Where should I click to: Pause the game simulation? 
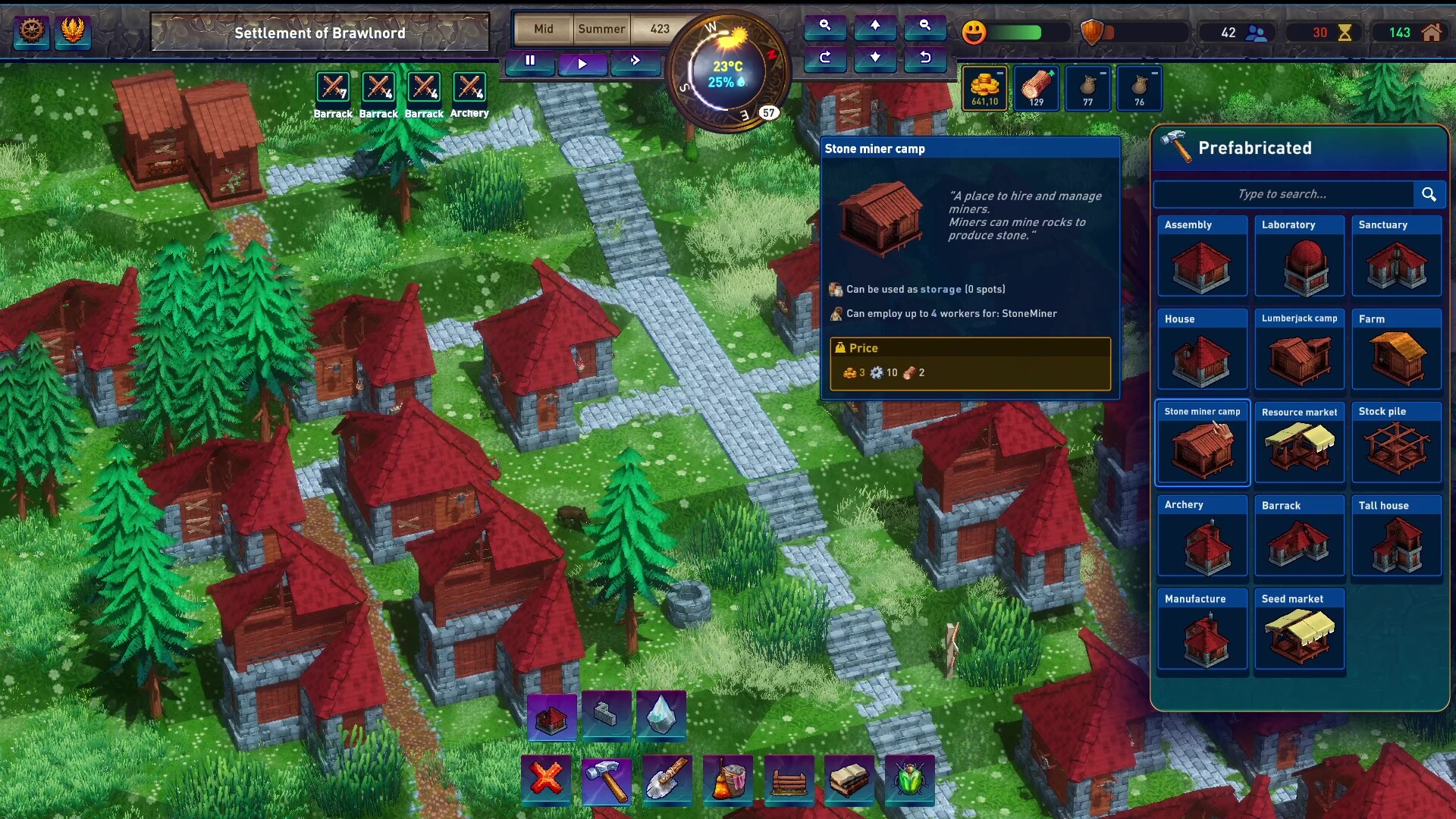529,62
